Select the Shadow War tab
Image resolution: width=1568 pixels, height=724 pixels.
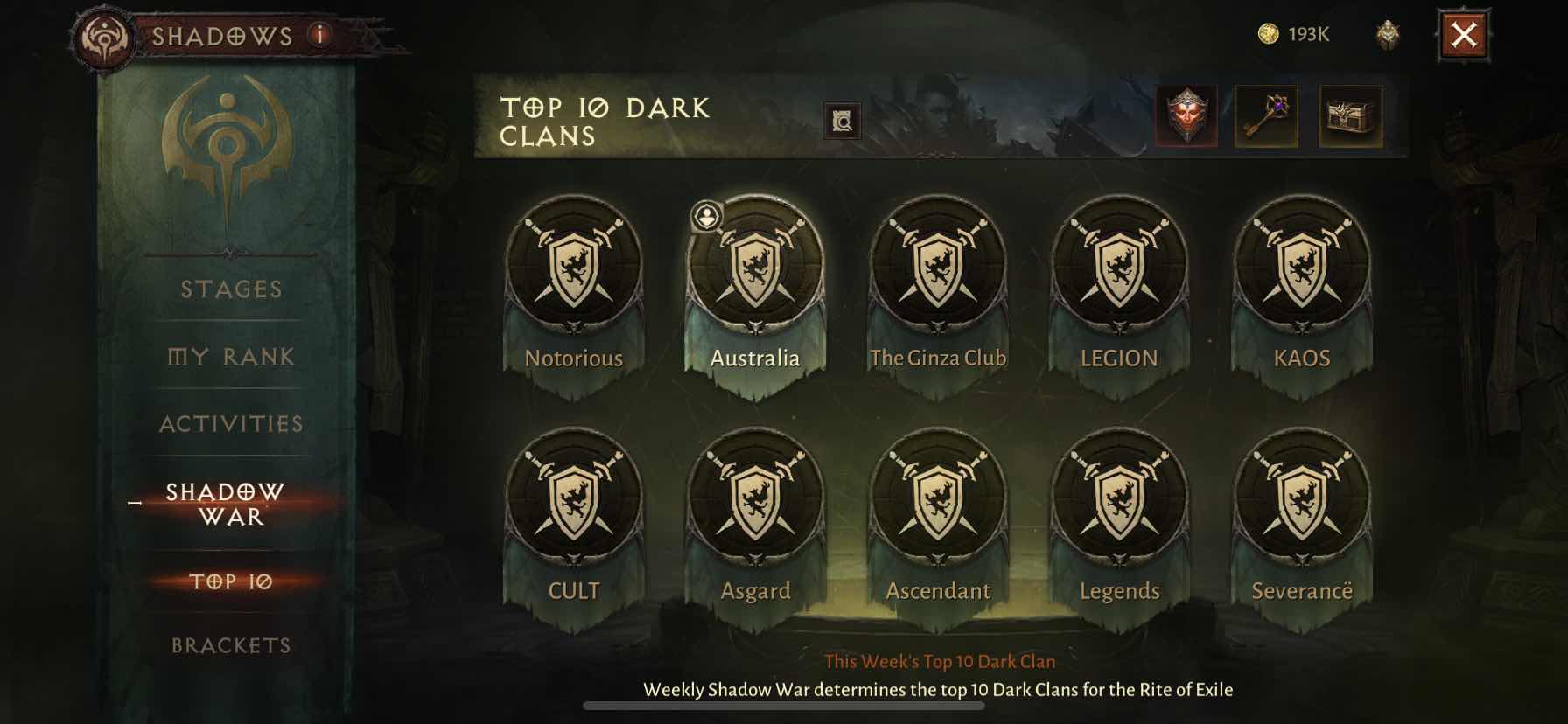point(226,504)
